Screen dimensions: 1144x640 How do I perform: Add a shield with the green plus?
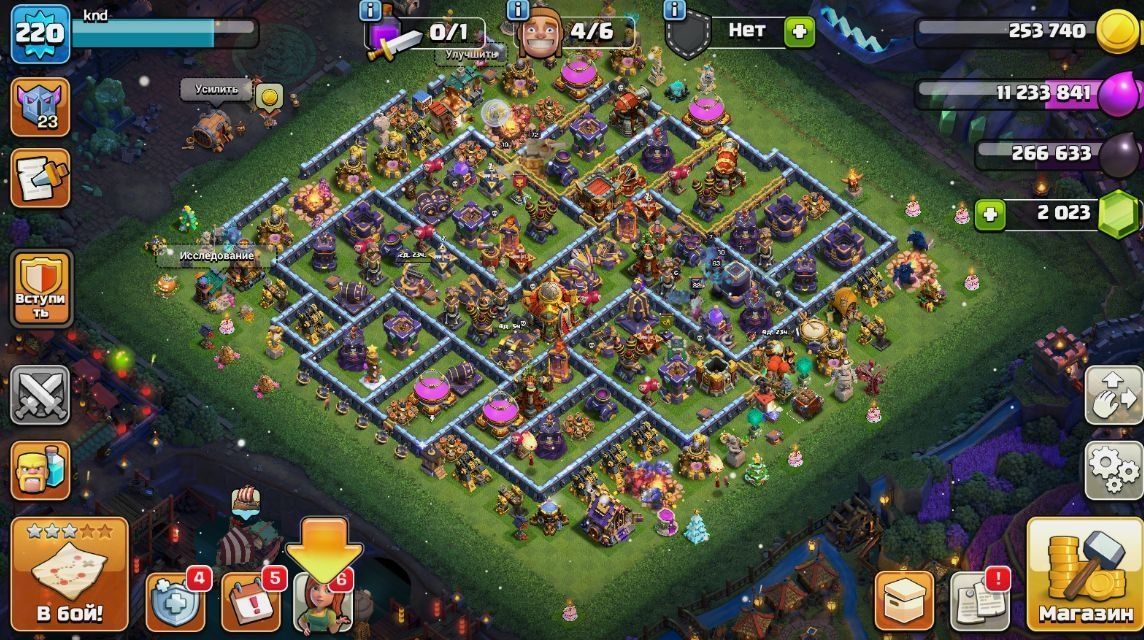point(798,31)
